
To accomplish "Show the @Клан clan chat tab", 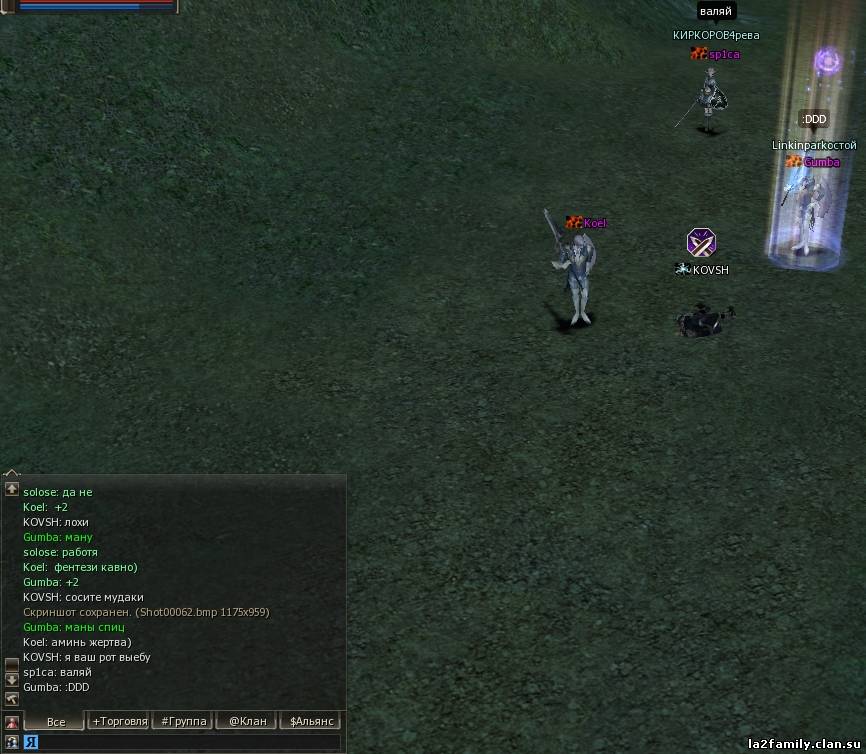I will tap(248, 721).
